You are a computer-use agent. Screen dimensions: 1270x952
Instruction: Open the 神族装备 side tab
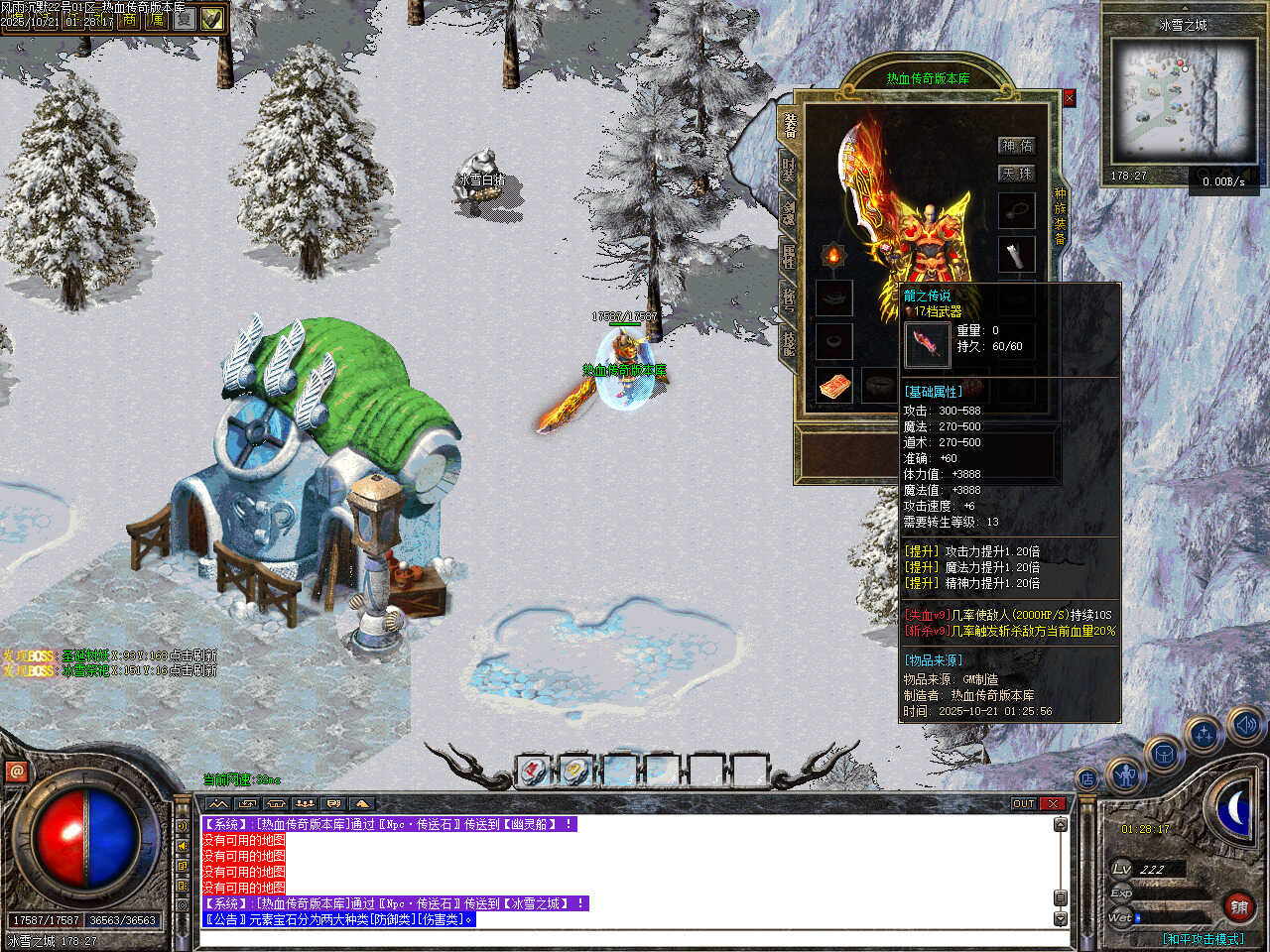point(1060,215)
